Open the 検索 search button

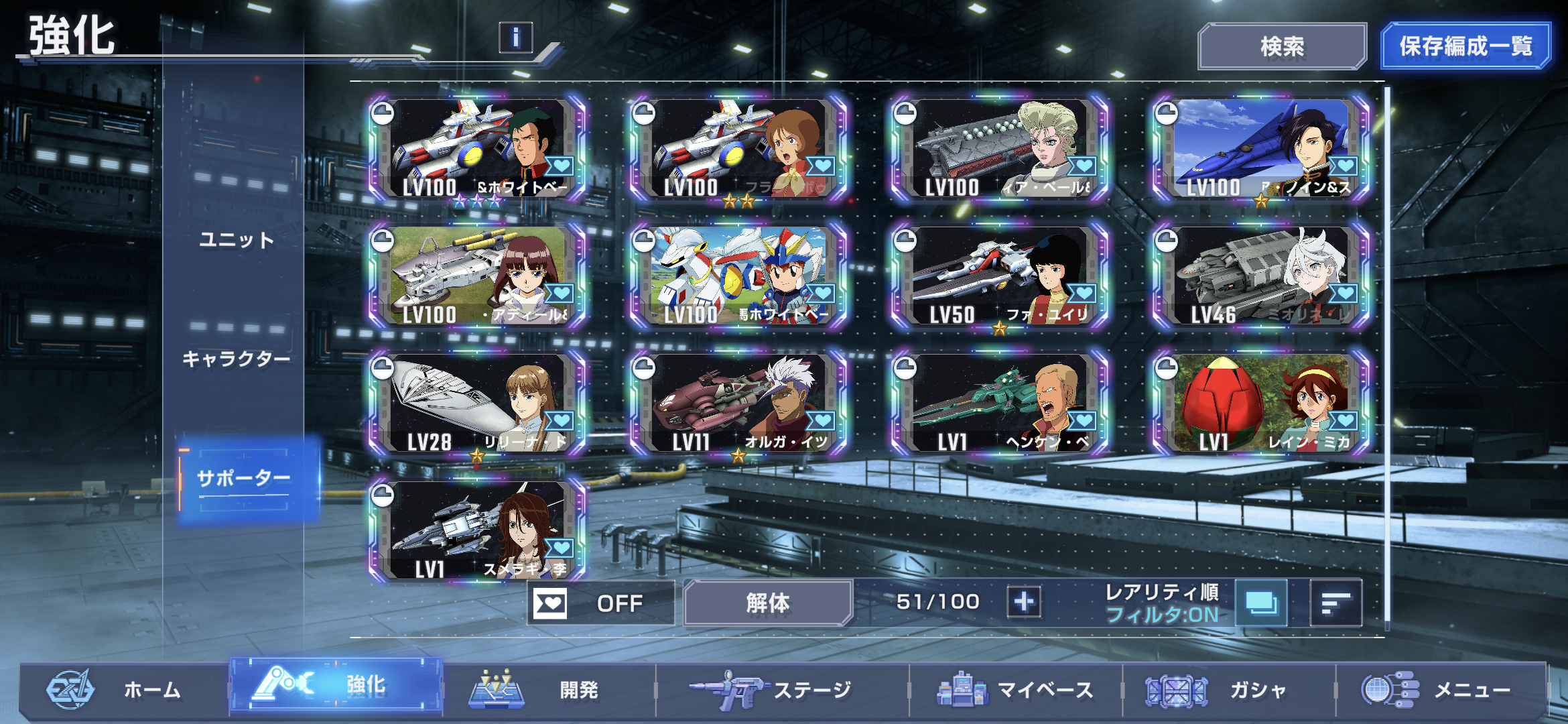(1281, 46)
